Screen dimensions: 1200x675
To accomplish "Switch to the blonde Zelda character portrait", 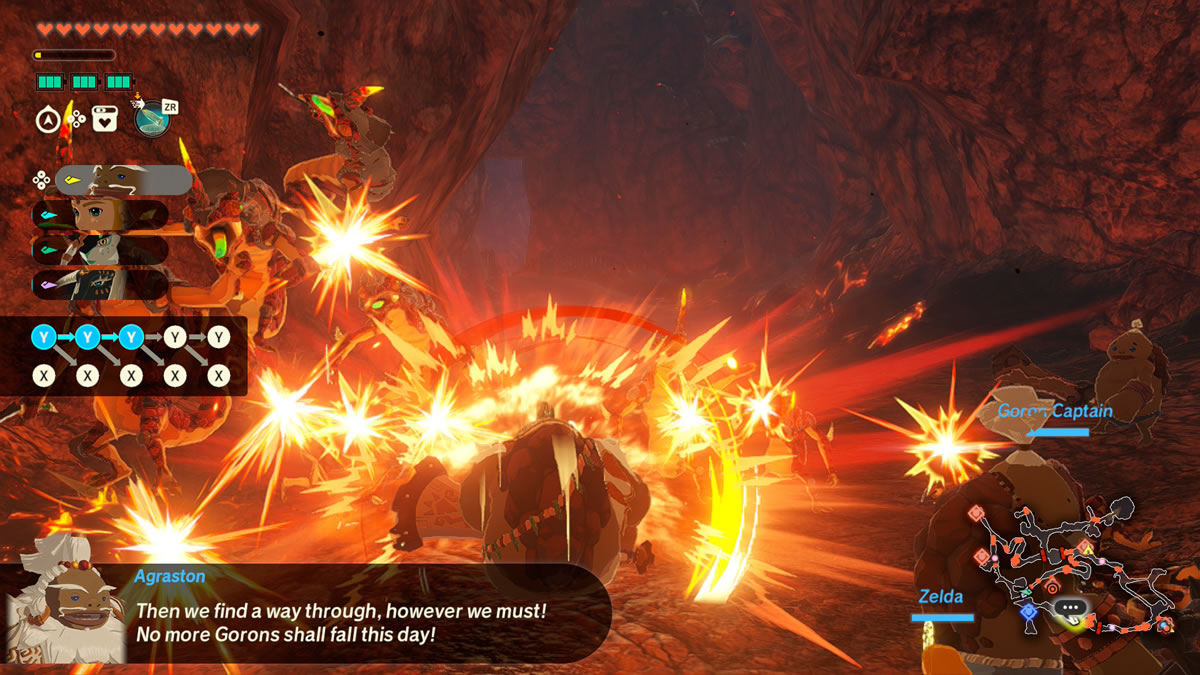I will coord(100,214).
